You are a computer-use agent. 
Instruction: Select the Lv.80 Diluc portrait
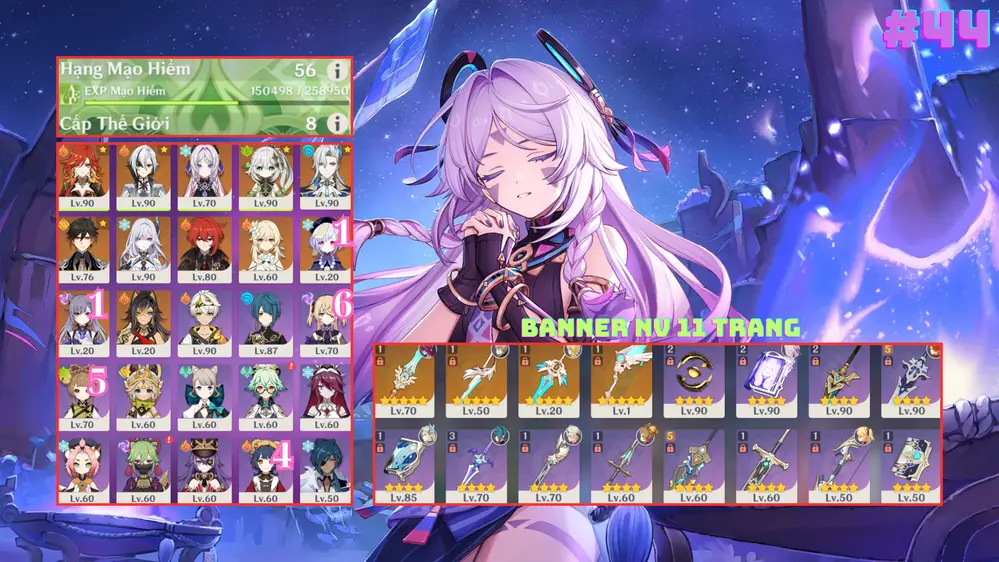pos(204,245)
